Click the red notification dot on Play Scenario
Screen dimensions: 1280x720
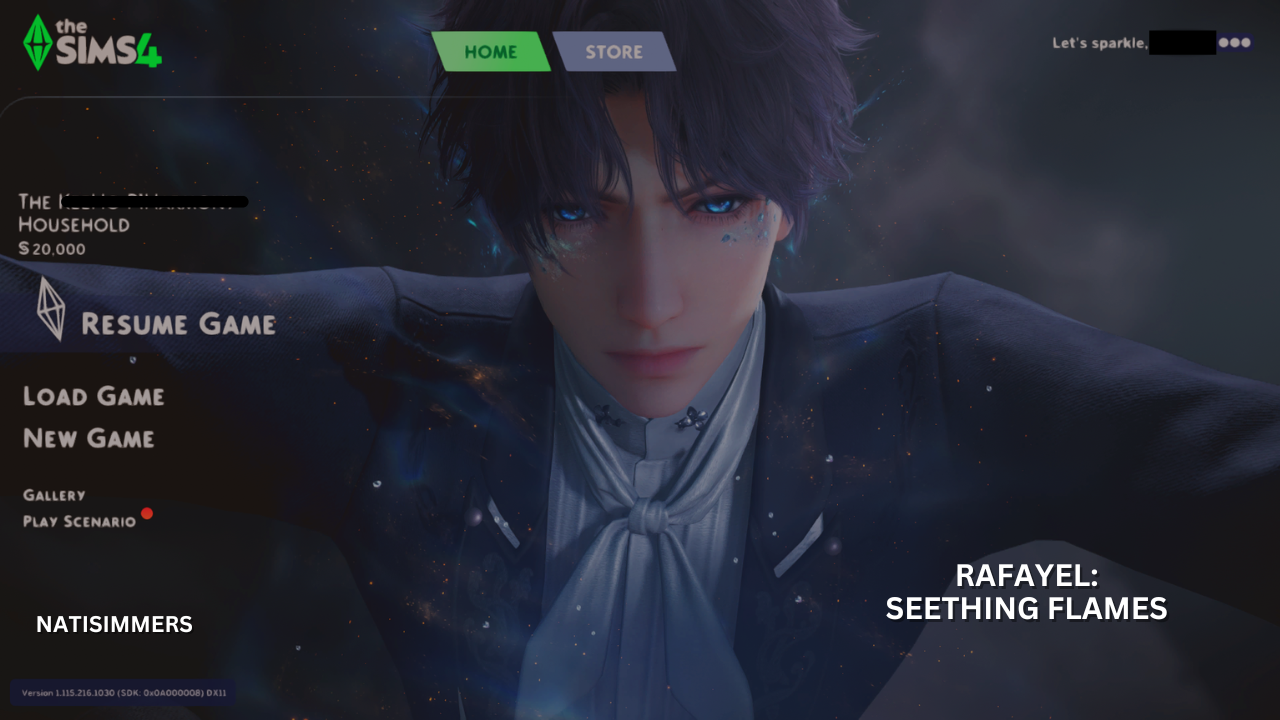pos(148,514)
